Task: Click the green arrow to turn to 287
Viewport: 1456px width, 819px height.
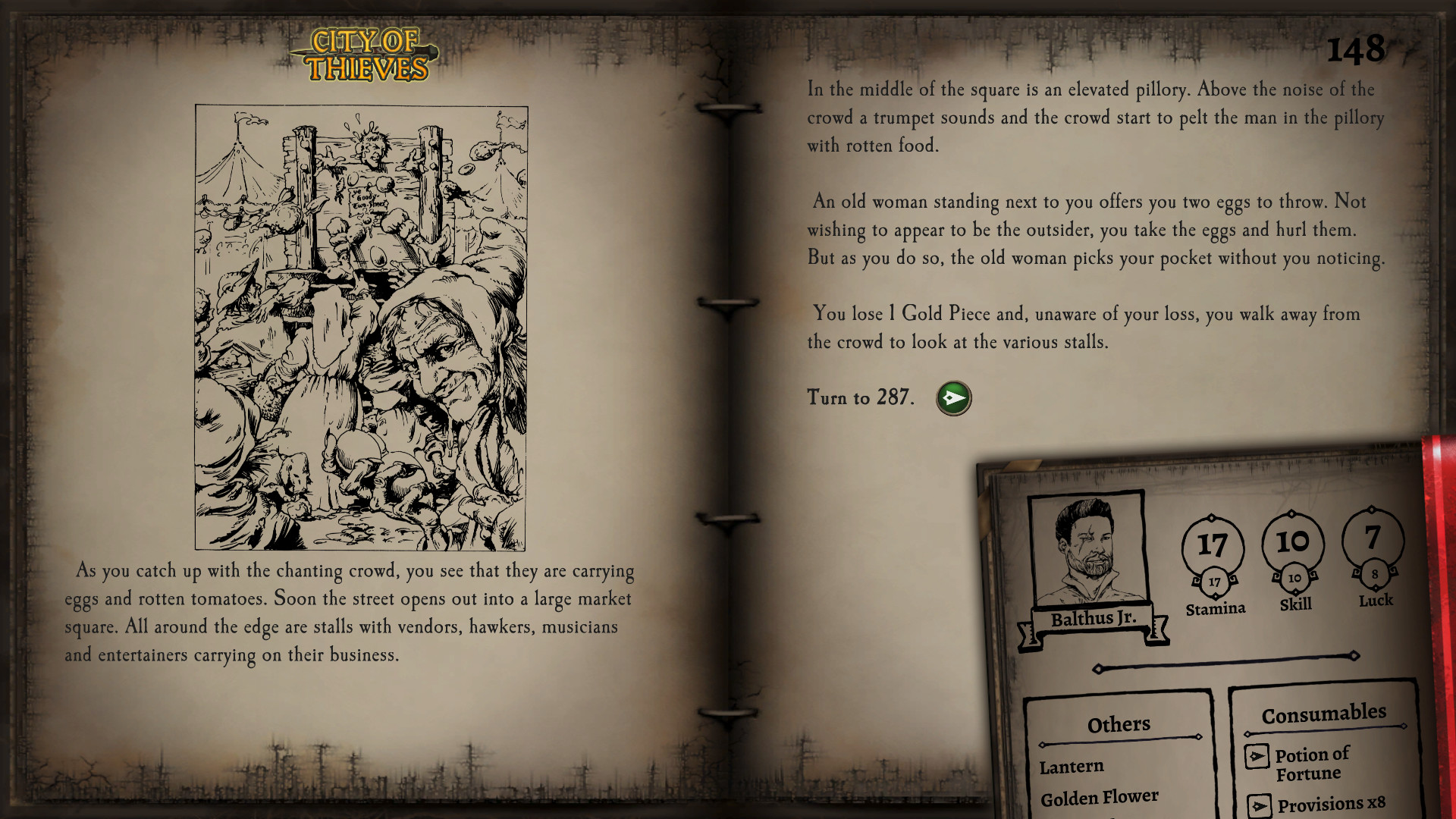Action: coord(953,398)
